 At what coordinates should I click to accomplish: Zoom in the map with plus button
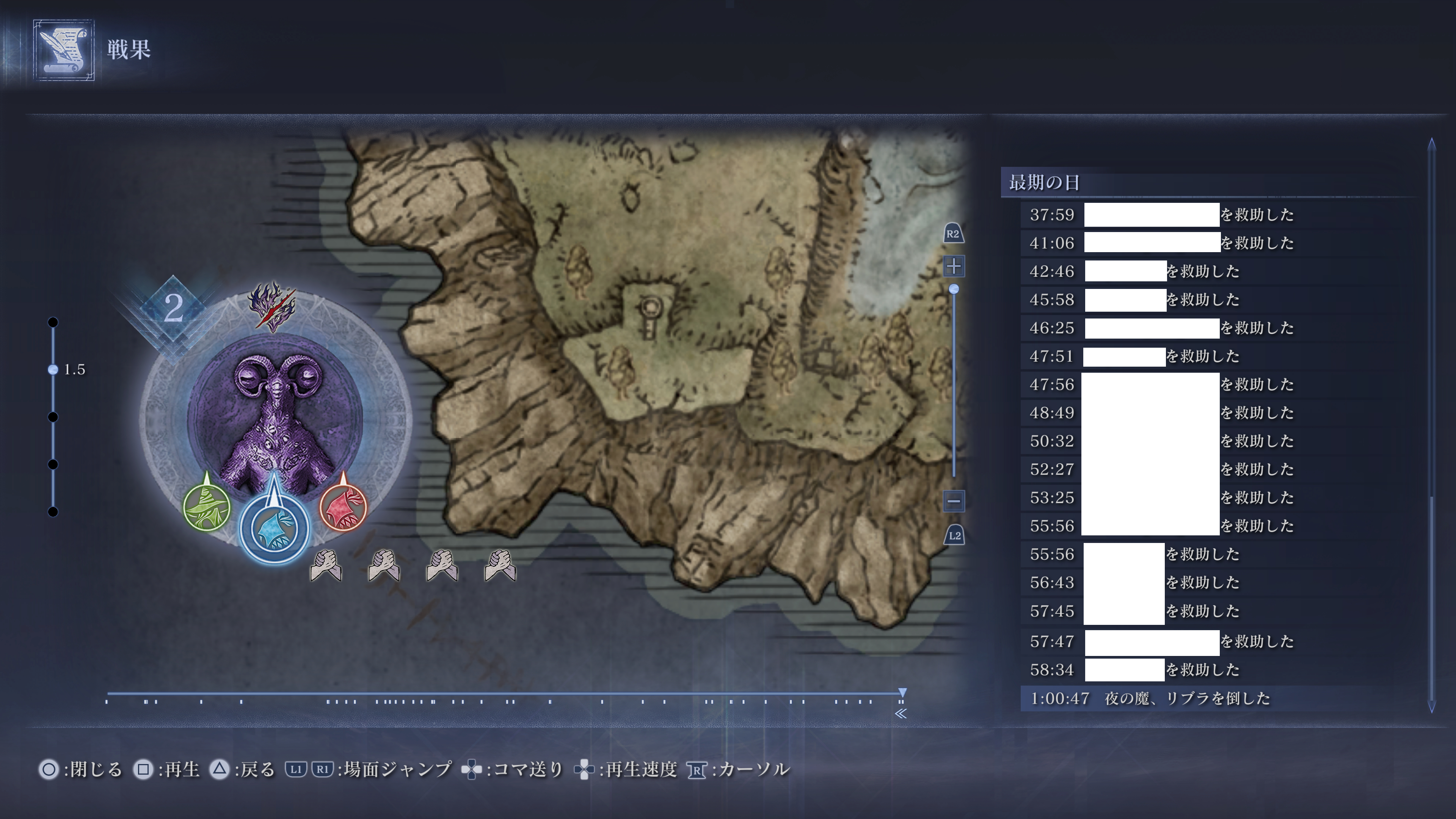(x=954, y=266)
